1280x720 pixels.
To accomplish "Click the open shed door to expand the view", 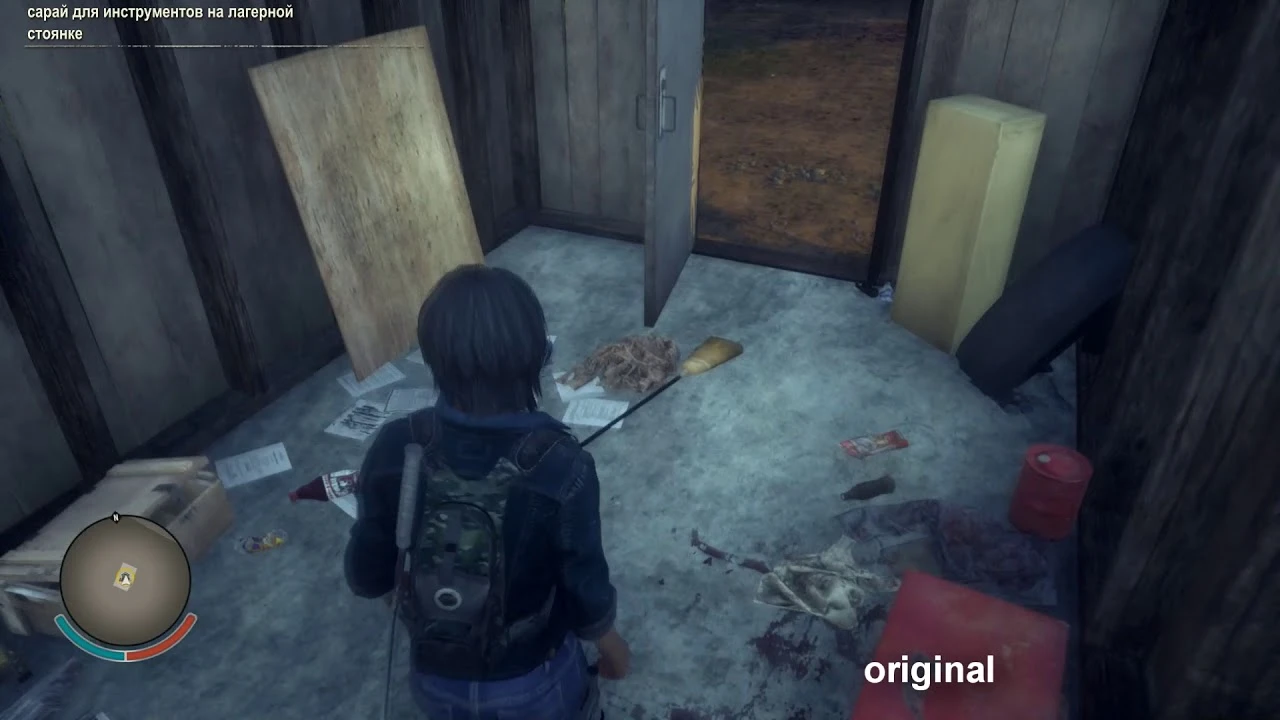I will pyautogui.click(x=665, y=180).
